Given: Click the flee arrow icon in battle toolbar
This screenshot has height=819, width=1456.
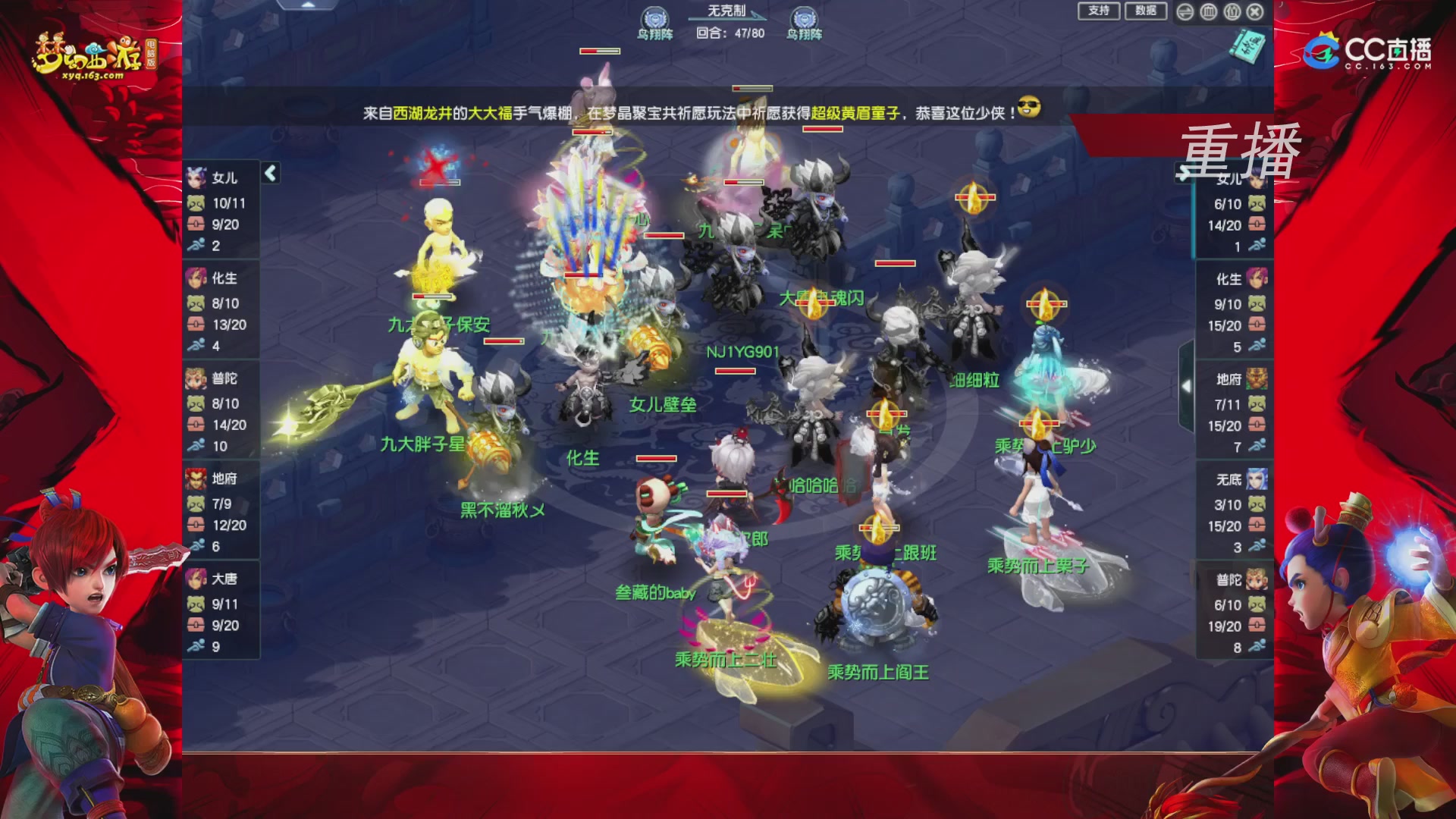Looking at the screenshot, I should pos(1185,11).
